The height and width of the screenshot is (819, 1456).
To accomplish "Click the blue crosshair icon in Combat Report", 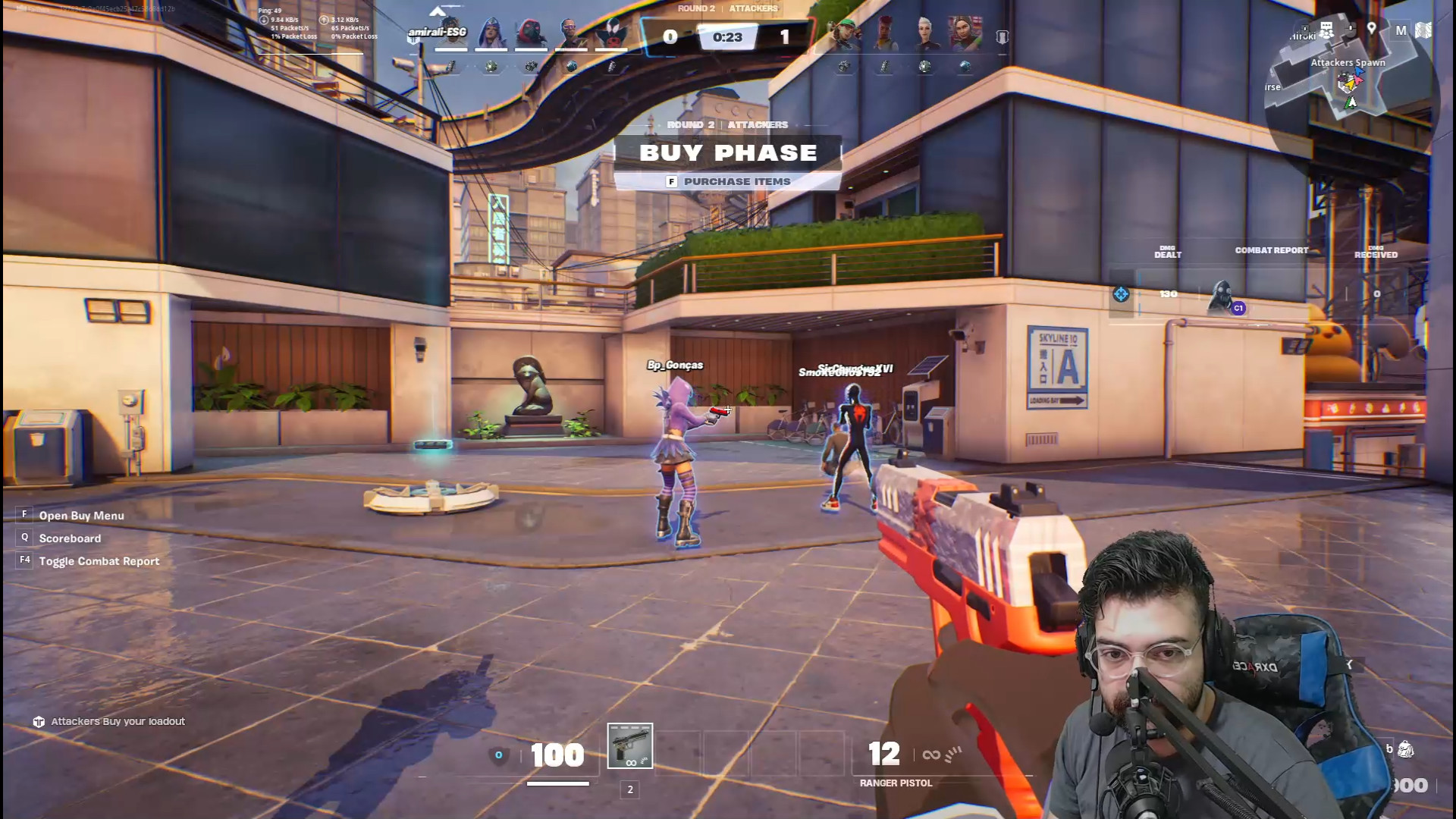I will pyautogui.click(x=1121, y=294).
